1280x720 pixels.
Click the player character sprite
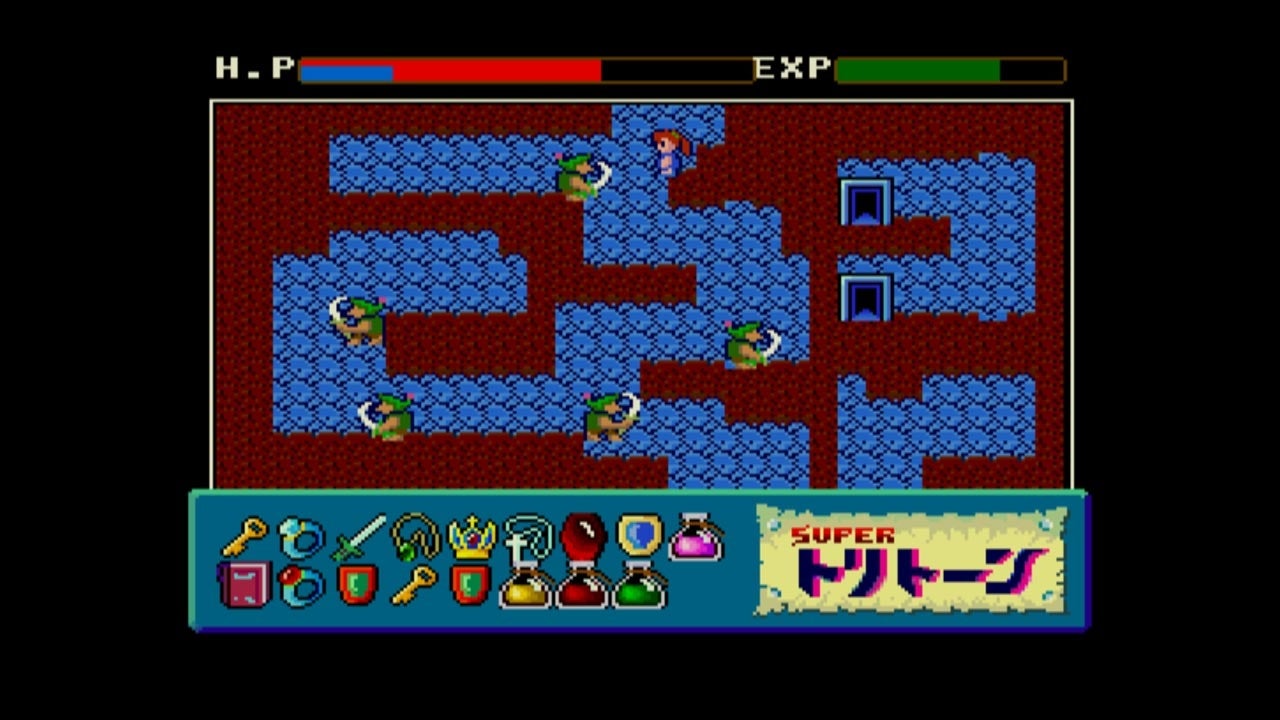[x=668, y=150]
